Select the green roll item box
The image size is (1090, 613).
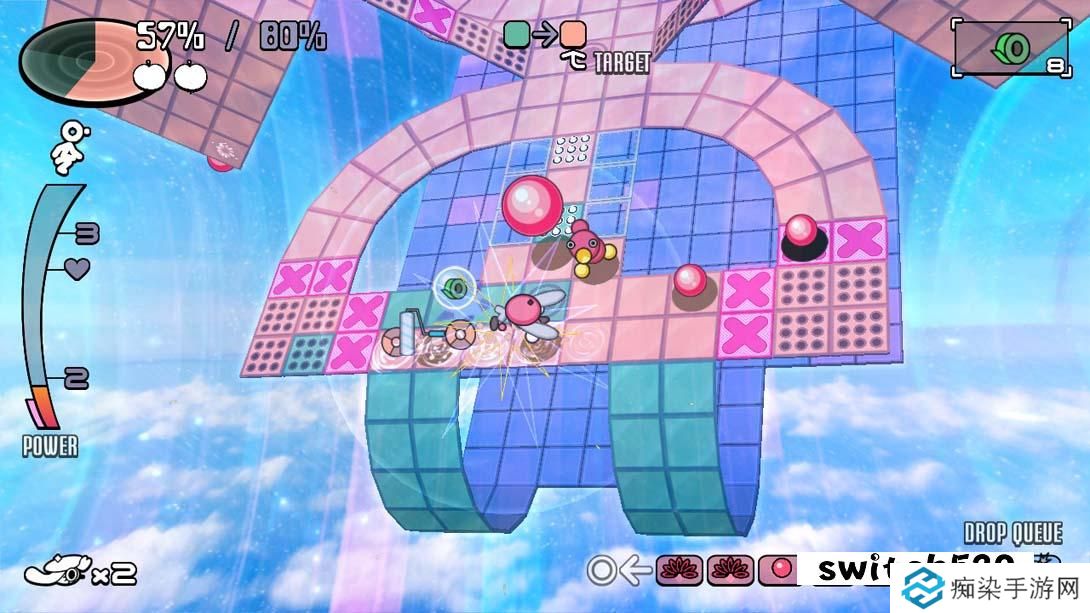point(1009,48)
